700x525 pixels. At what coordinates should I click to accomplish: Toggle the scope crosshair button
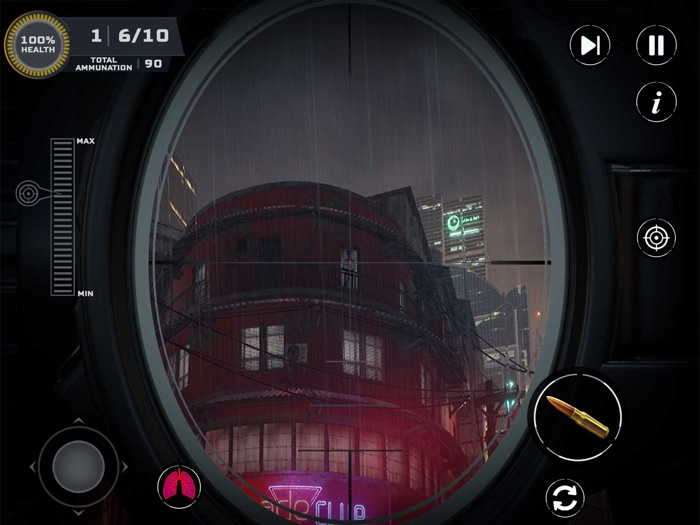tap(656, 238)
